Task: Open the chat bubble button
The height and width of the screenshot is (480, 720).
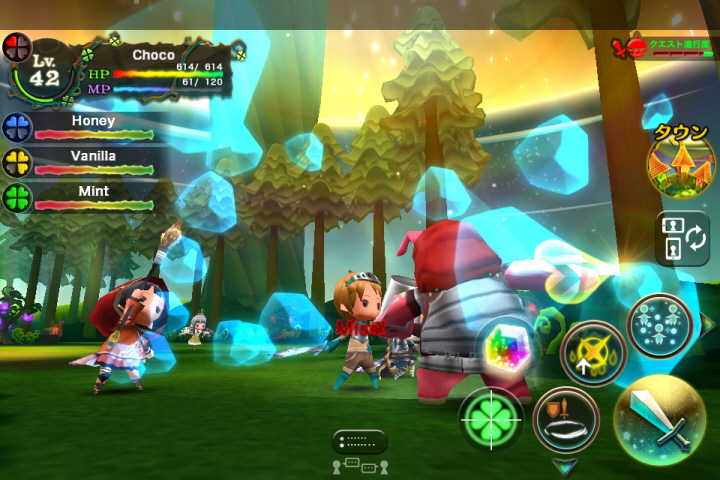Action: click(x=360, y=442)
